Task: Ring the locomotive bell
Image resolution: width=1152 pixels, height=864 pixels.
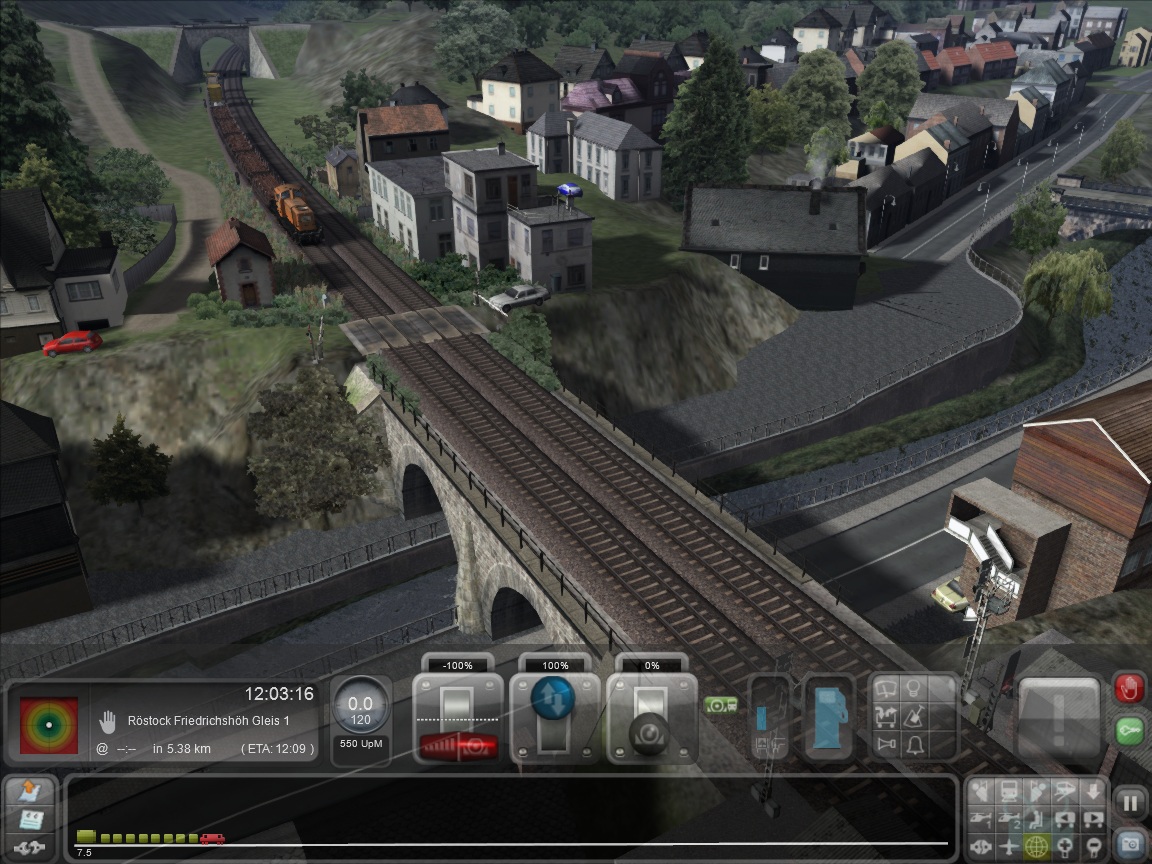Action: [912, 744]
